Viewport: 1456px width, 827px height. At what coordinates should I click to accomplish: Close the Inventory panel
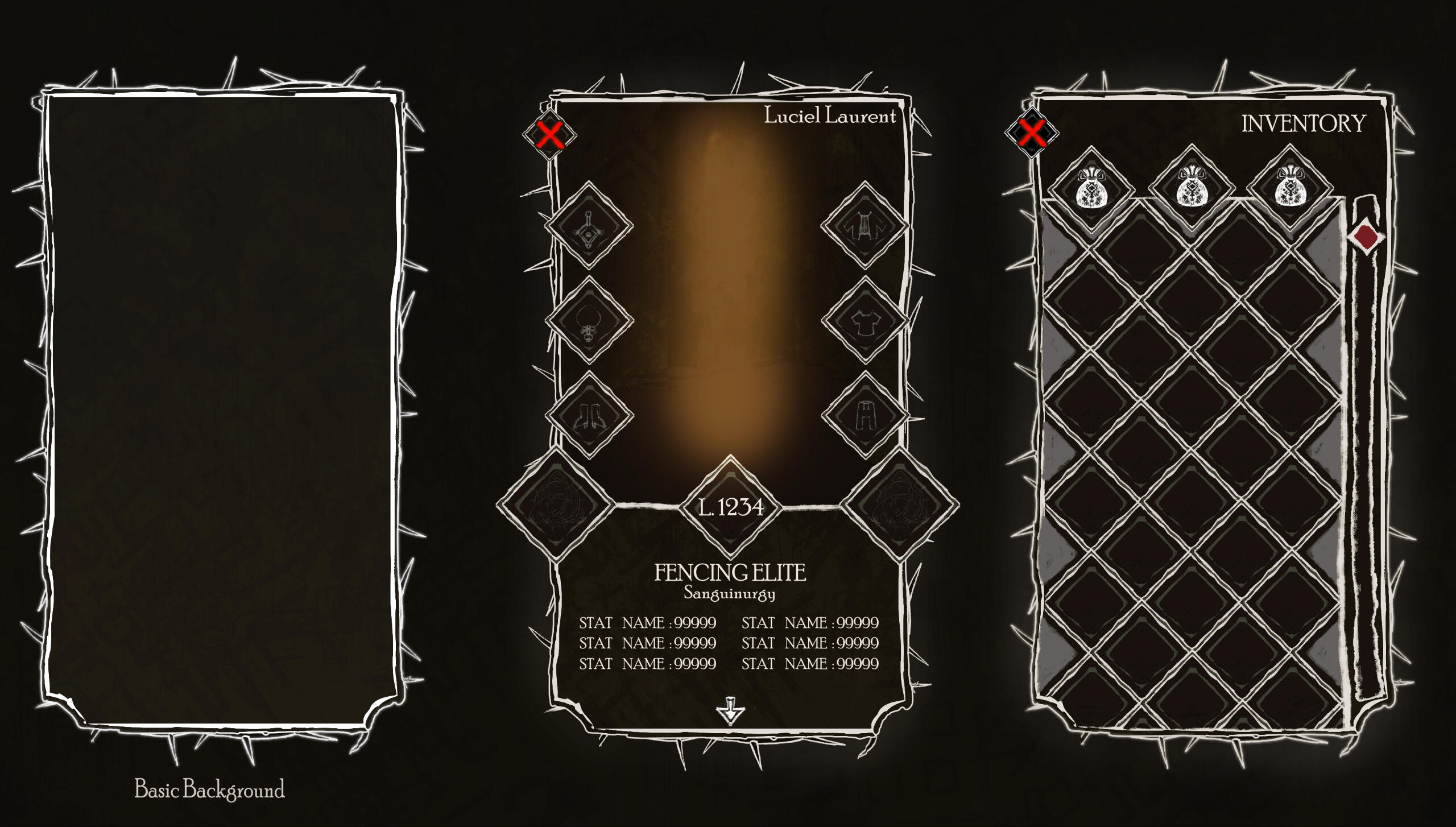tap(1031, 133)
